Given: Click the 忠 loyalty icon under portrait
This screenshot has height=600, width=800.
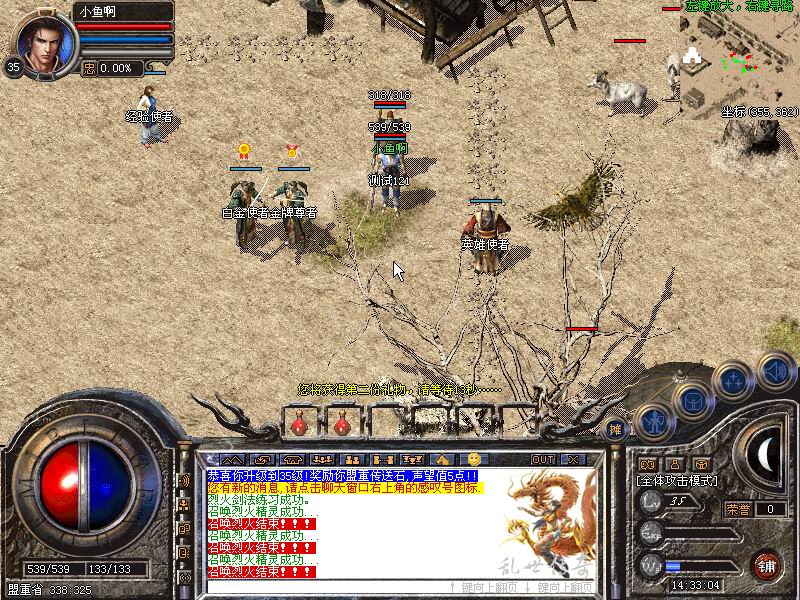Looking at the screenshot, I should point(89,68).
